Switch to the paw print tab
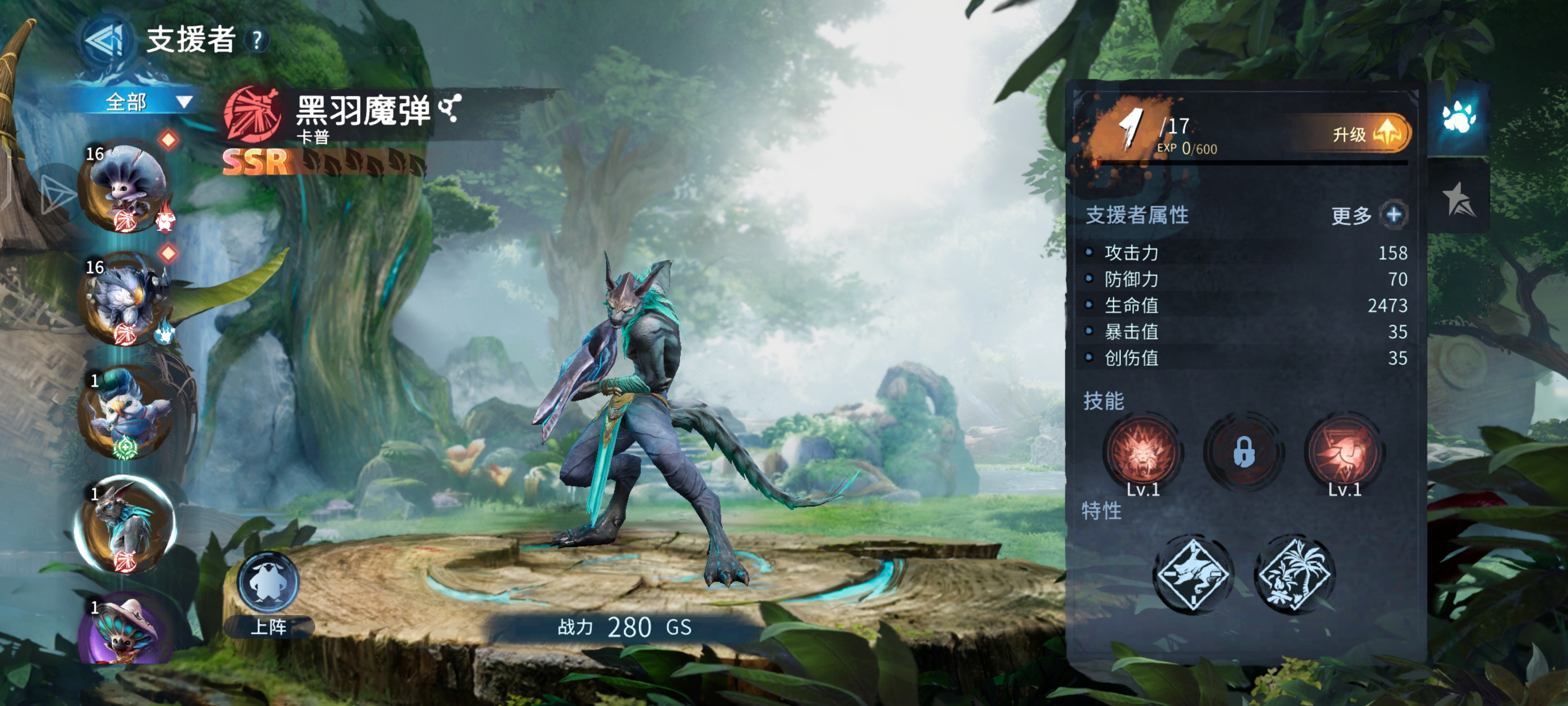Image resolution: width=1568 pixels, height=706 pixels. (1458, 116)
